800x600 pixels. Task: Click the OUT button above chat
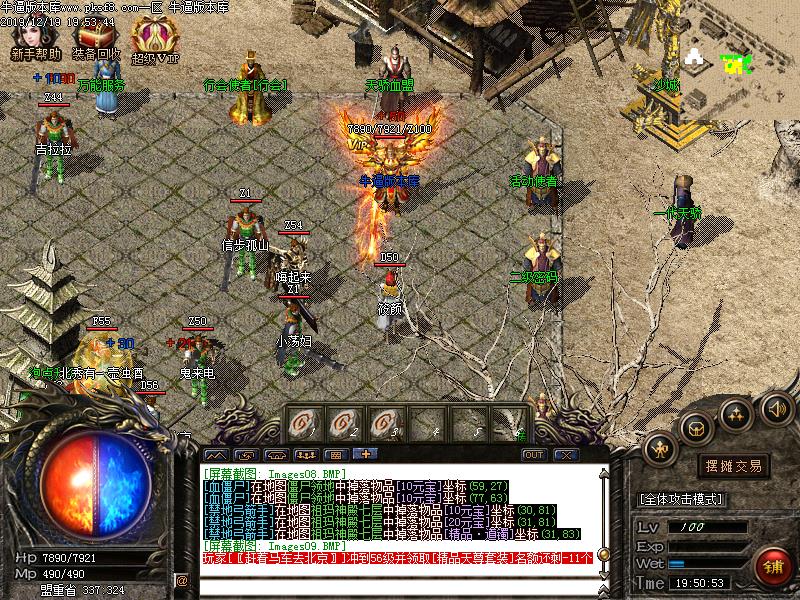point(534,455)
